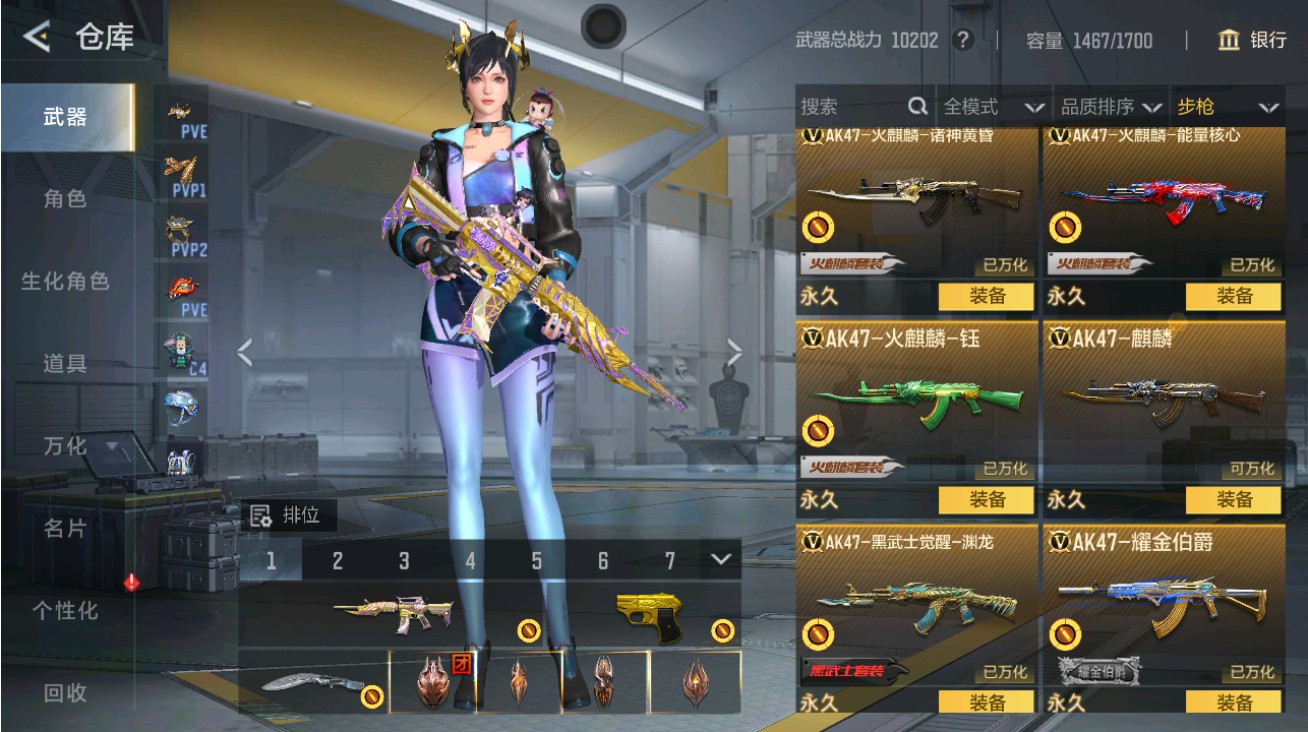Equip the AK47-麒麟 rifle
The width and height of the screenshot is (1308, 732).
coord(1234,499)
